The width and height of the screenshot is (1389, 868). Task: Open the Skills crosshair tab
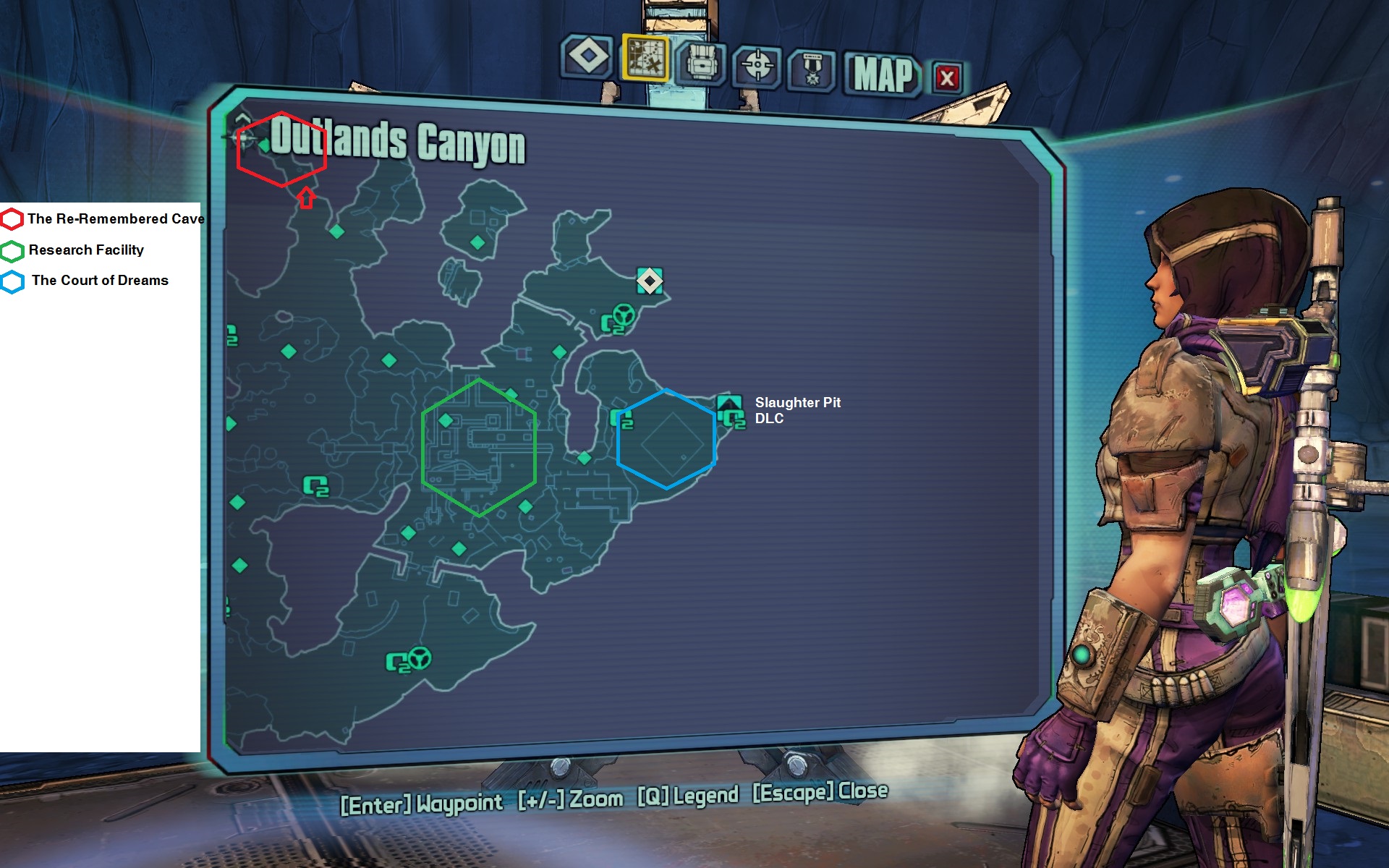[x=757, y=67]
